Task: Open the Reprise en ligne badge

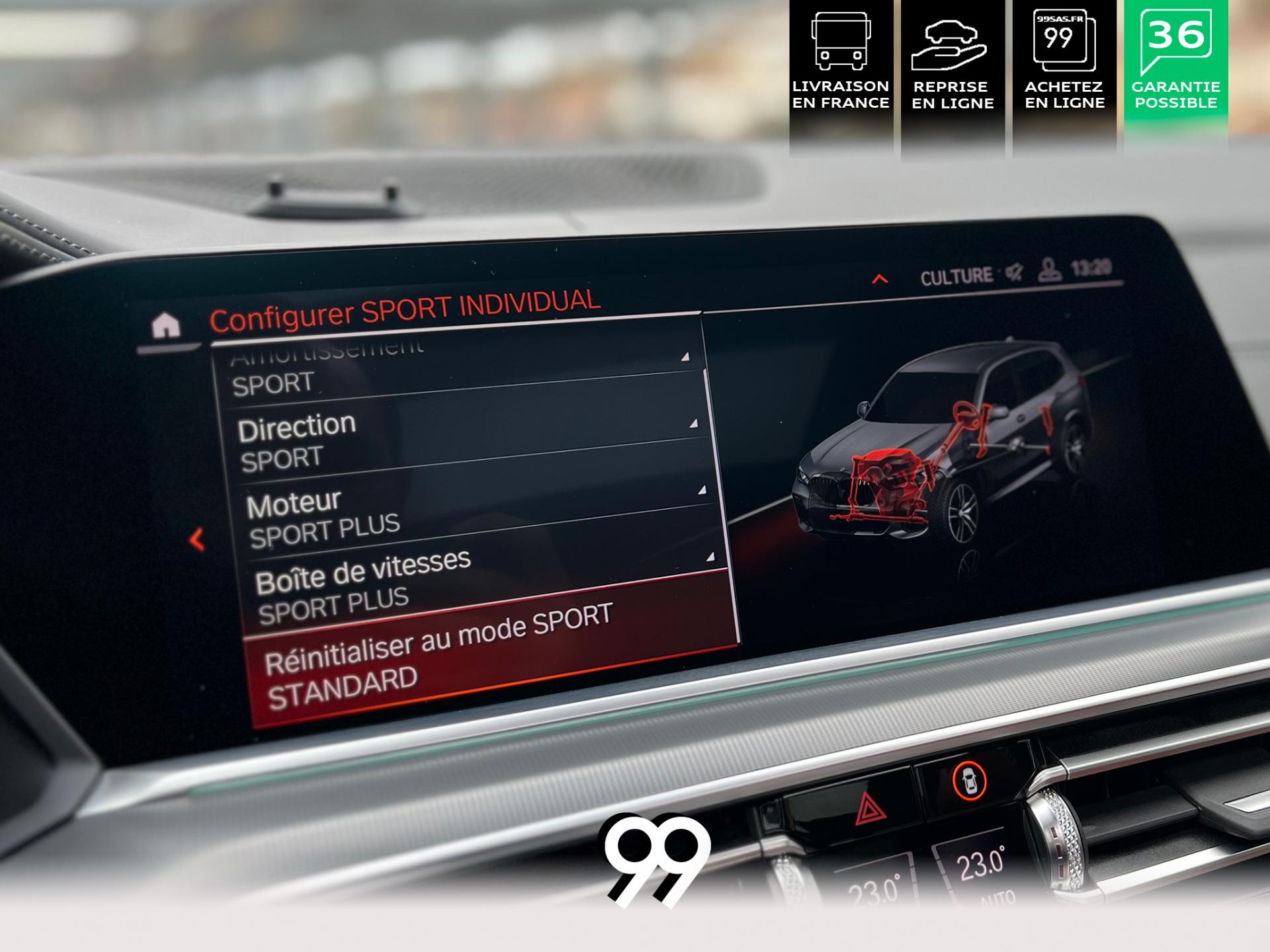Action: [x=952, y=66]
